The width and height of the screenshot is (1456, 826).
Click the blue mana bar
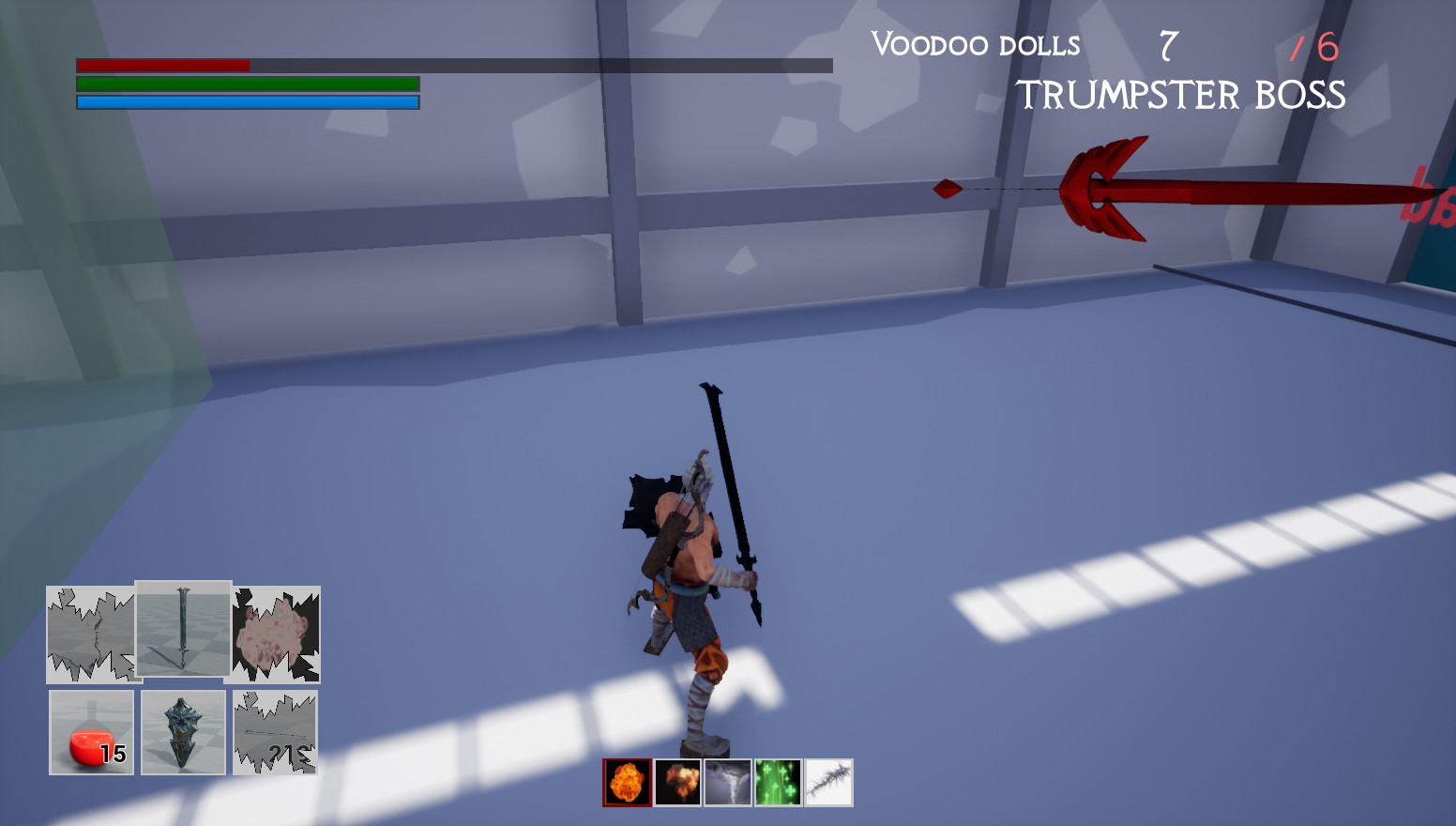click(244, 100)
